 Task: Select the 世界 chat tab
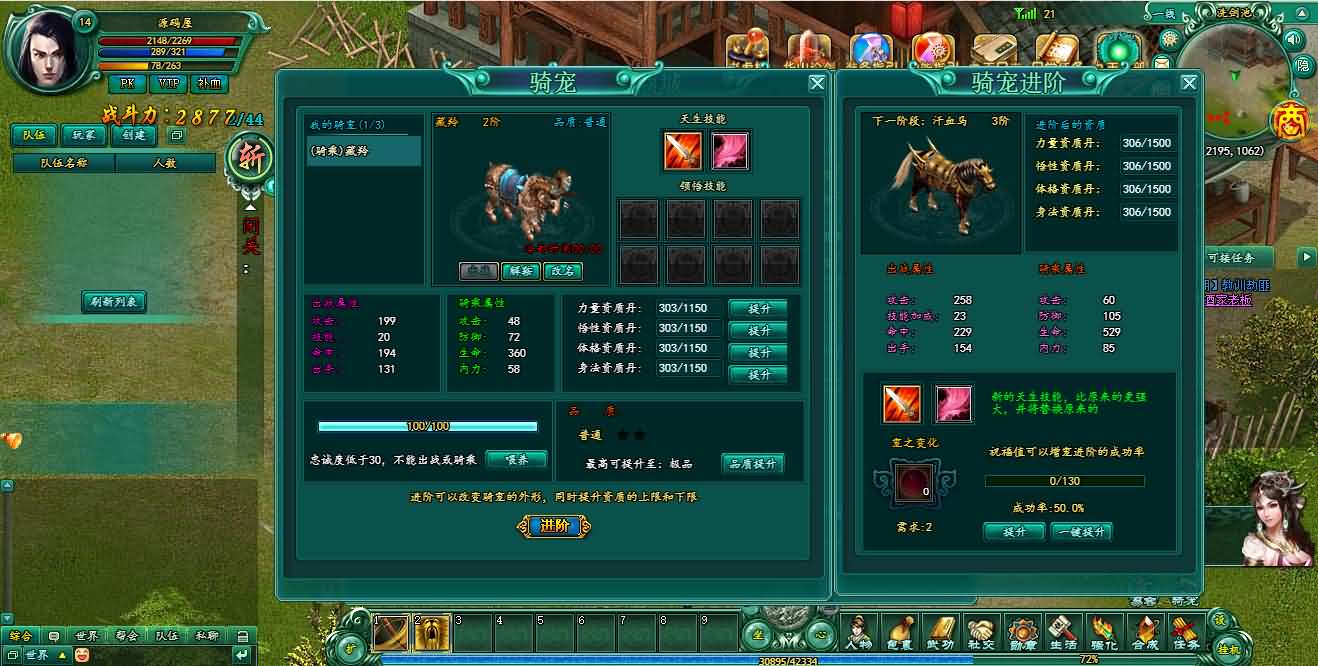pyautogui.click(x=86, y=635)
